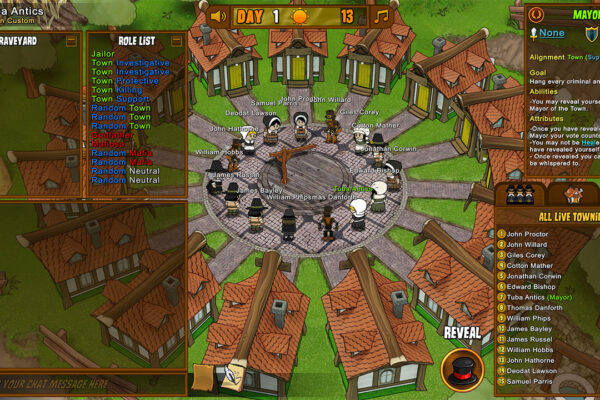Toggle the music note button
Viewport: 600px width, 400px height.
tap(380, 16)
